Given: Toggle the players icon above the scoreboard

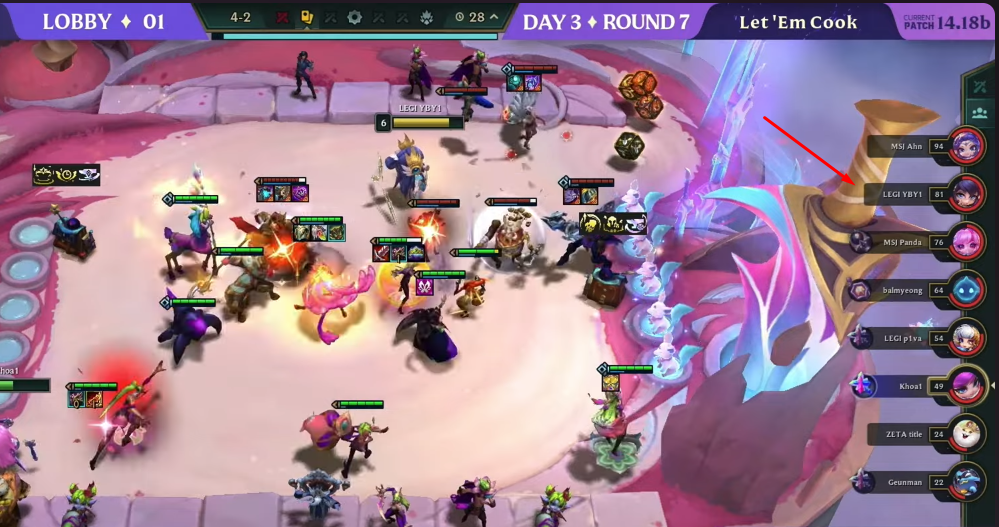Looking at the screenshot, I should pos(979,112).
